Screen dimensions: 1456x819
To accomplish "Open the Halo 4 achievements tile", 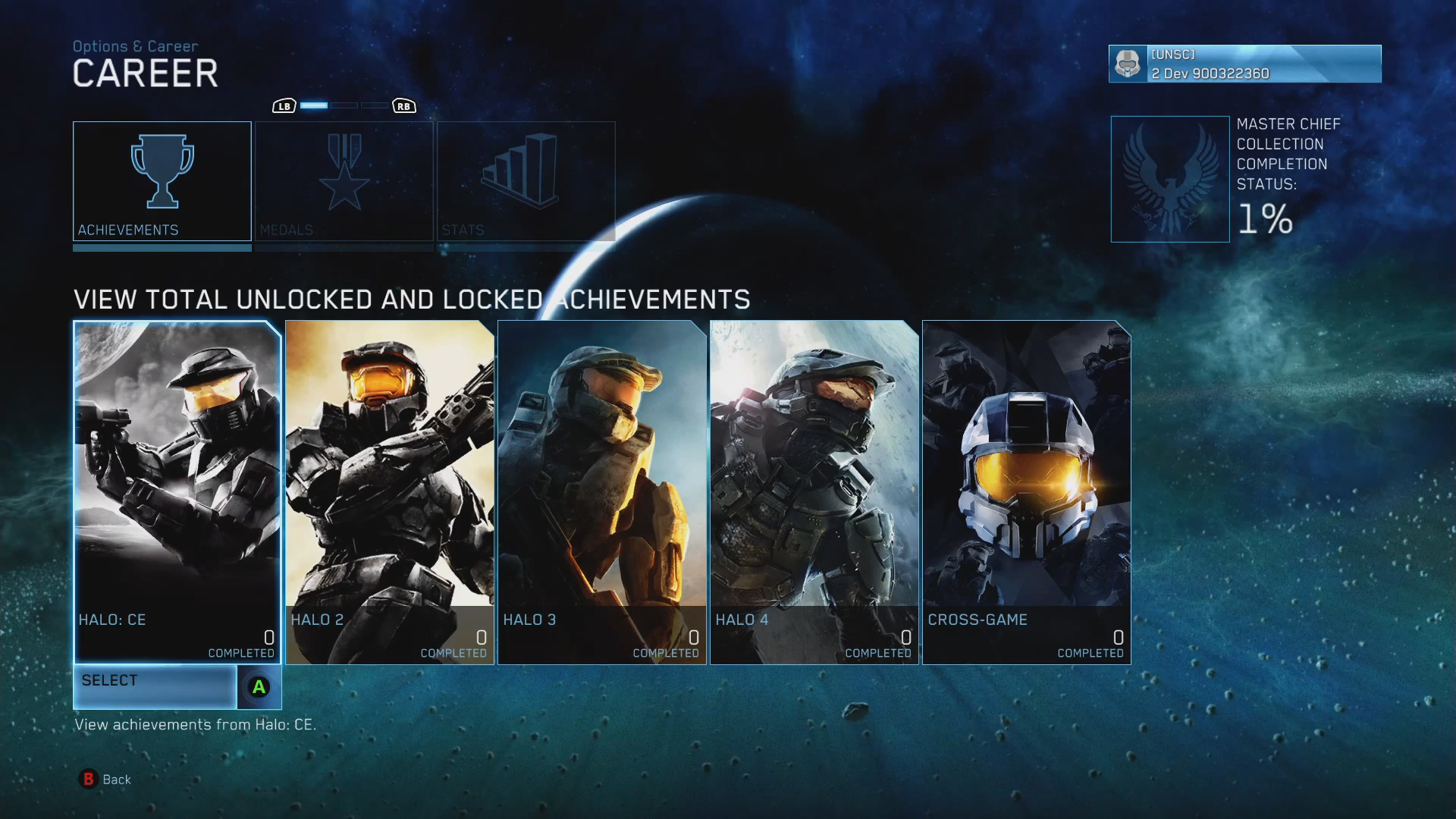I will tap(814, 491).
